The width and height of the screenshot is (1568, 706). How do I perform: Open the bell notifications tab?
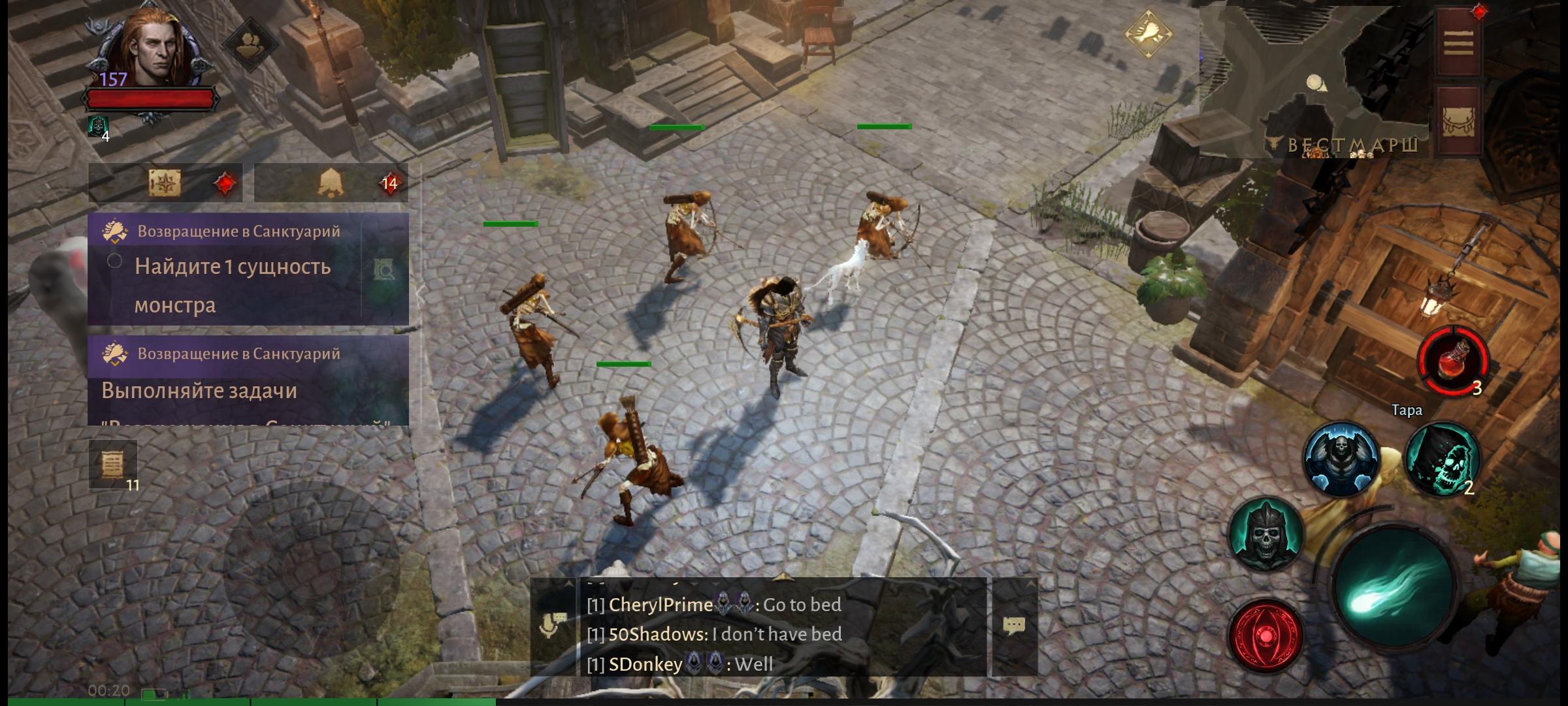pyautogui.click(x=331, y=183)
